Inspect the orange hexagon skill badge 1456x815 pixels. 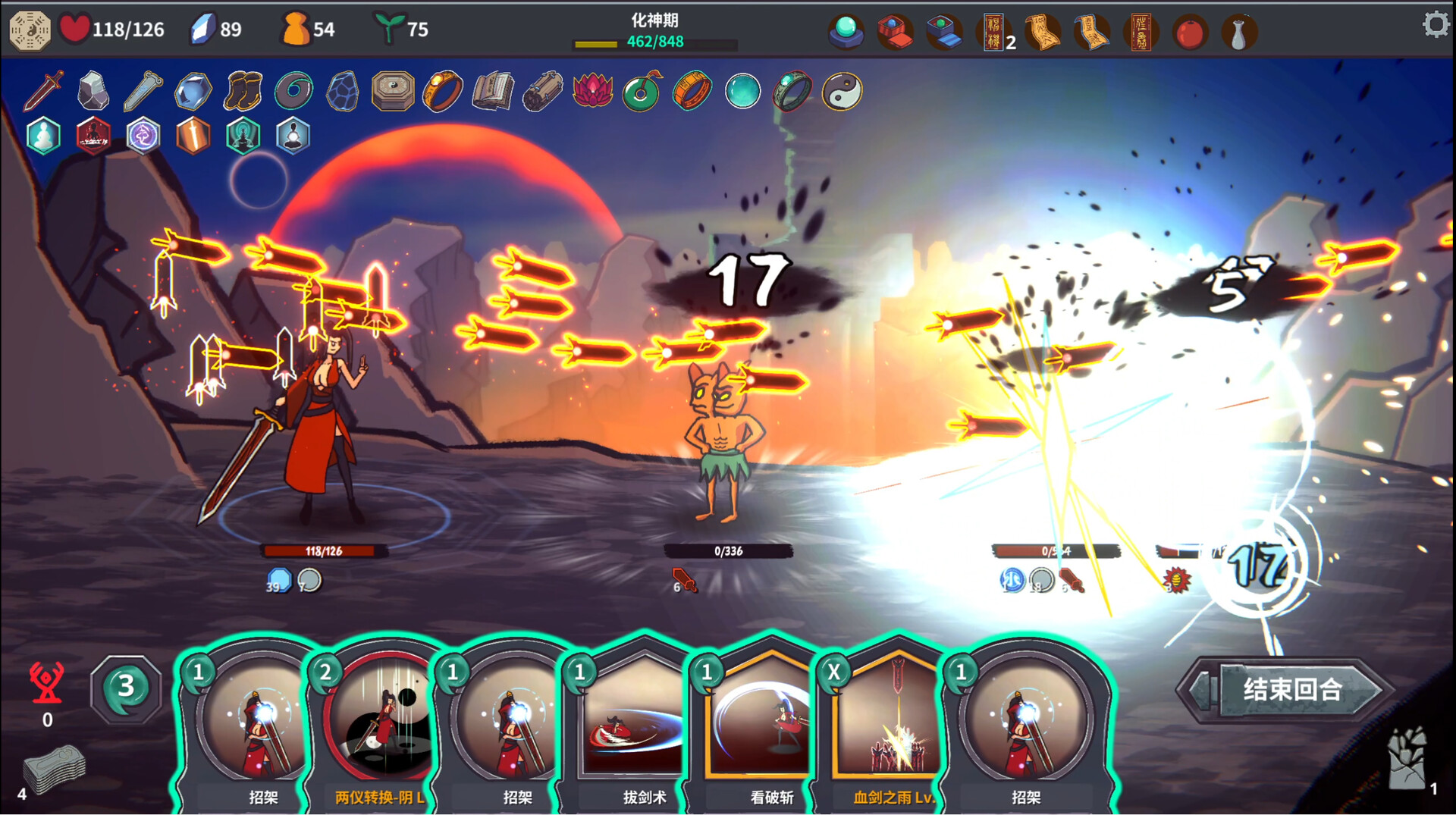[x=193, y=136]
